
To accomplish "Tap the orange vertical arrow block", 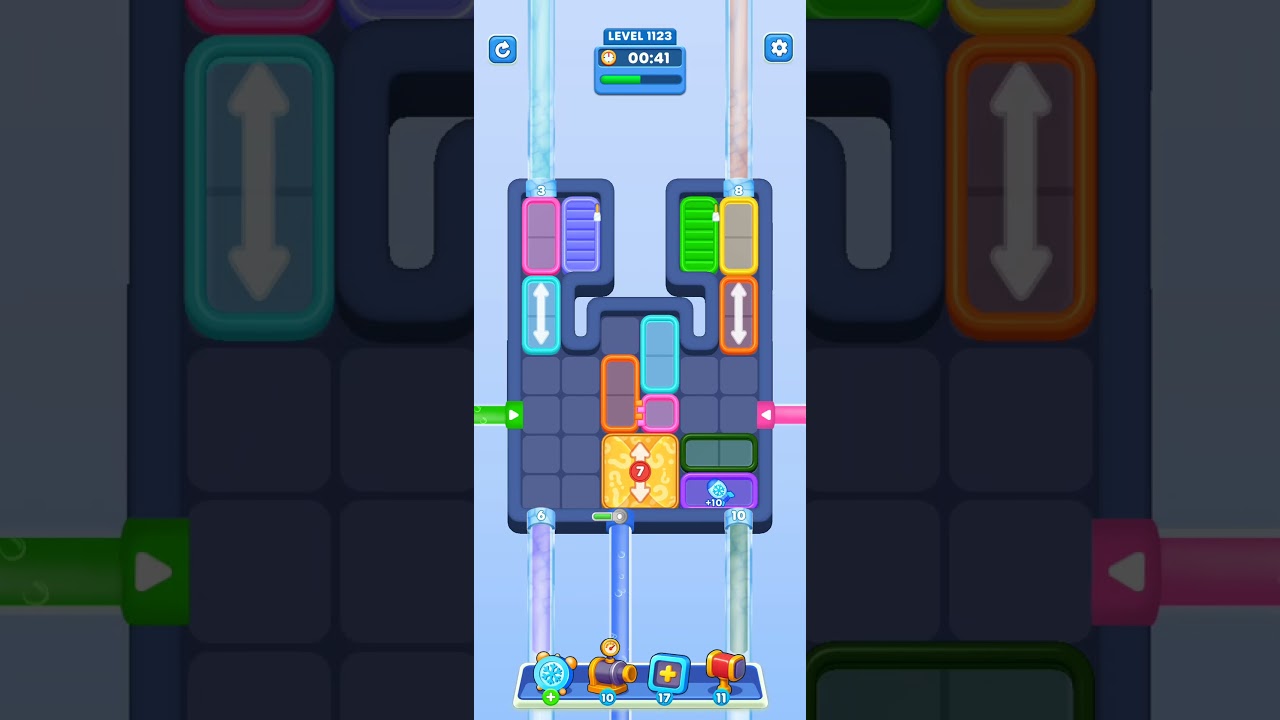I will [x=739, y=316].
